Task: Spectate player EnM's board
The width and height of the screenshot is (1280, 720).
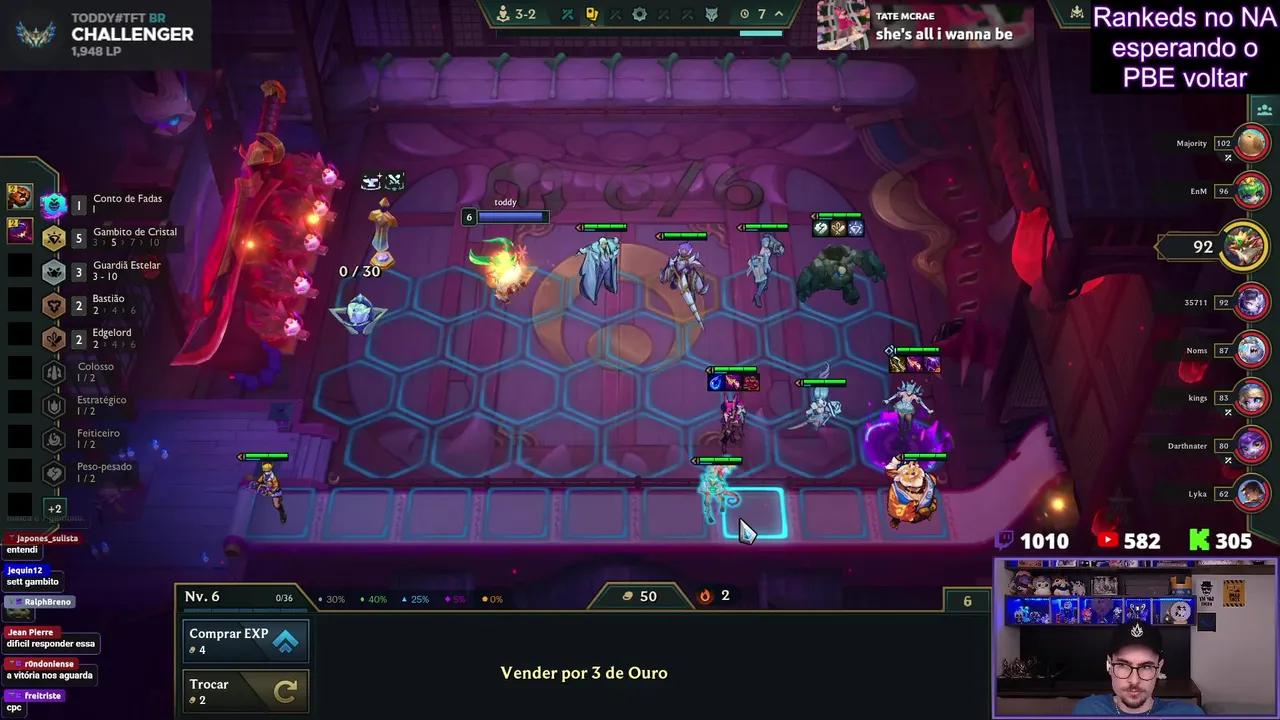Action: [x=1251, y=190]
